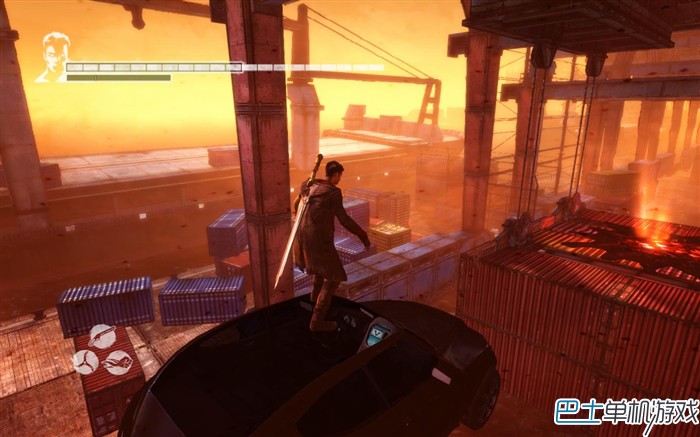700x437 pixels.
Task: Select the scythe weapon icon
Action: [102, 336]
